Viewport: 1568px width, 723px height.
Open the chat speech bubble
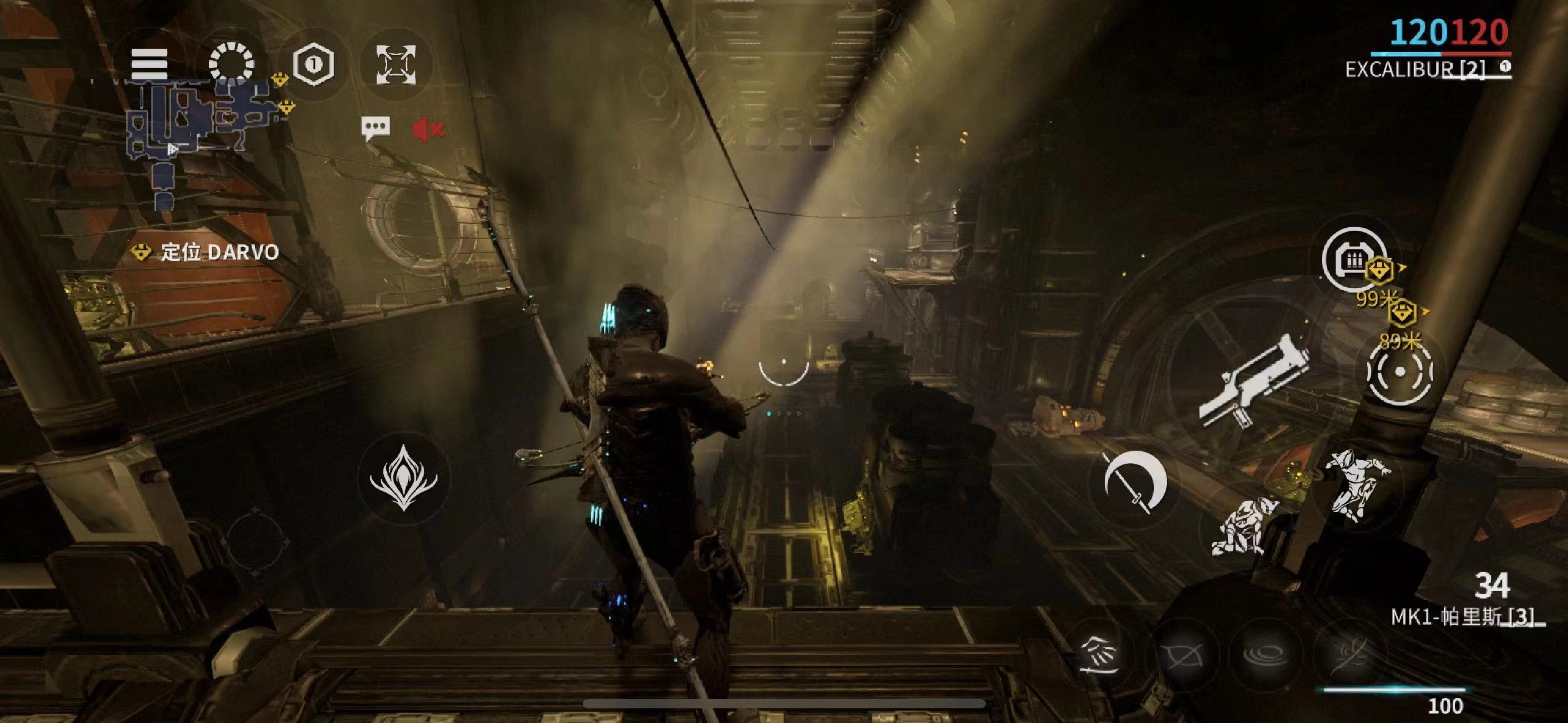point(375,129)
